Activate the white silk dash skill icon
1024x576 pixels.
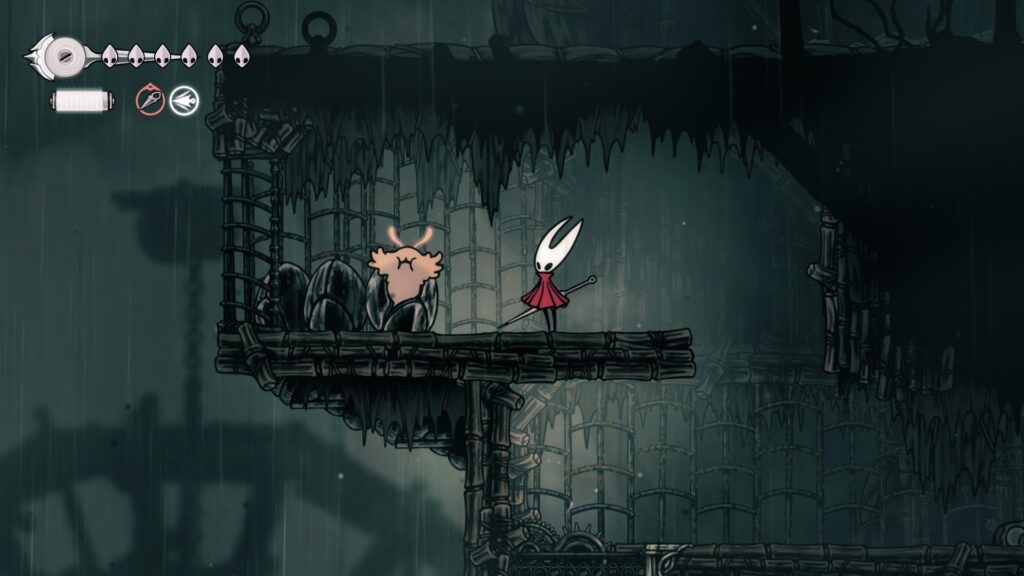[184, 100]
